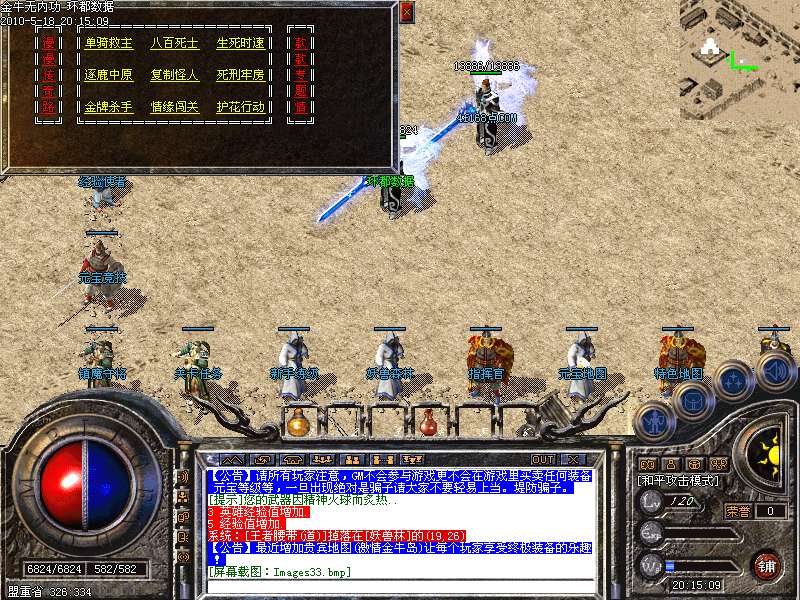The image size is (800, 600).
Task: Click the OUT button above the chat
Action: click(543, 459)
